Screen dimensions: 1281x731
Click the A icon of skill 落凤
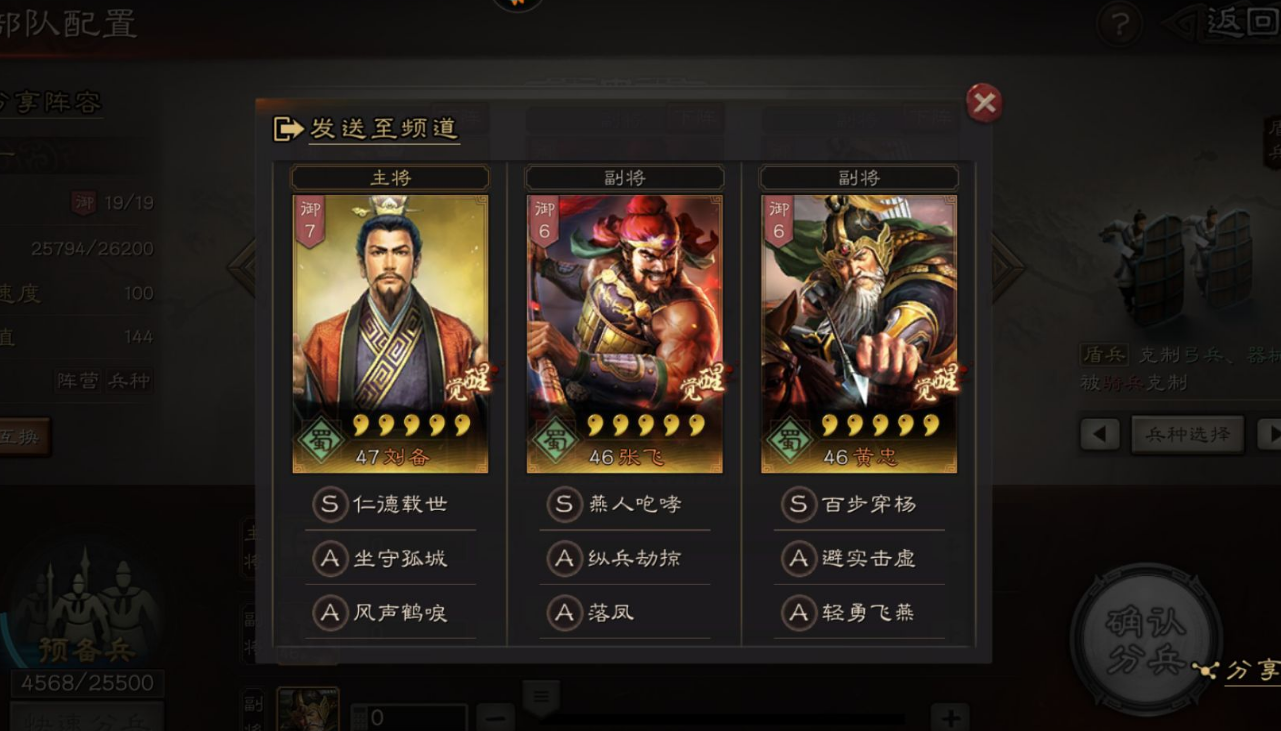pos(563,613)
